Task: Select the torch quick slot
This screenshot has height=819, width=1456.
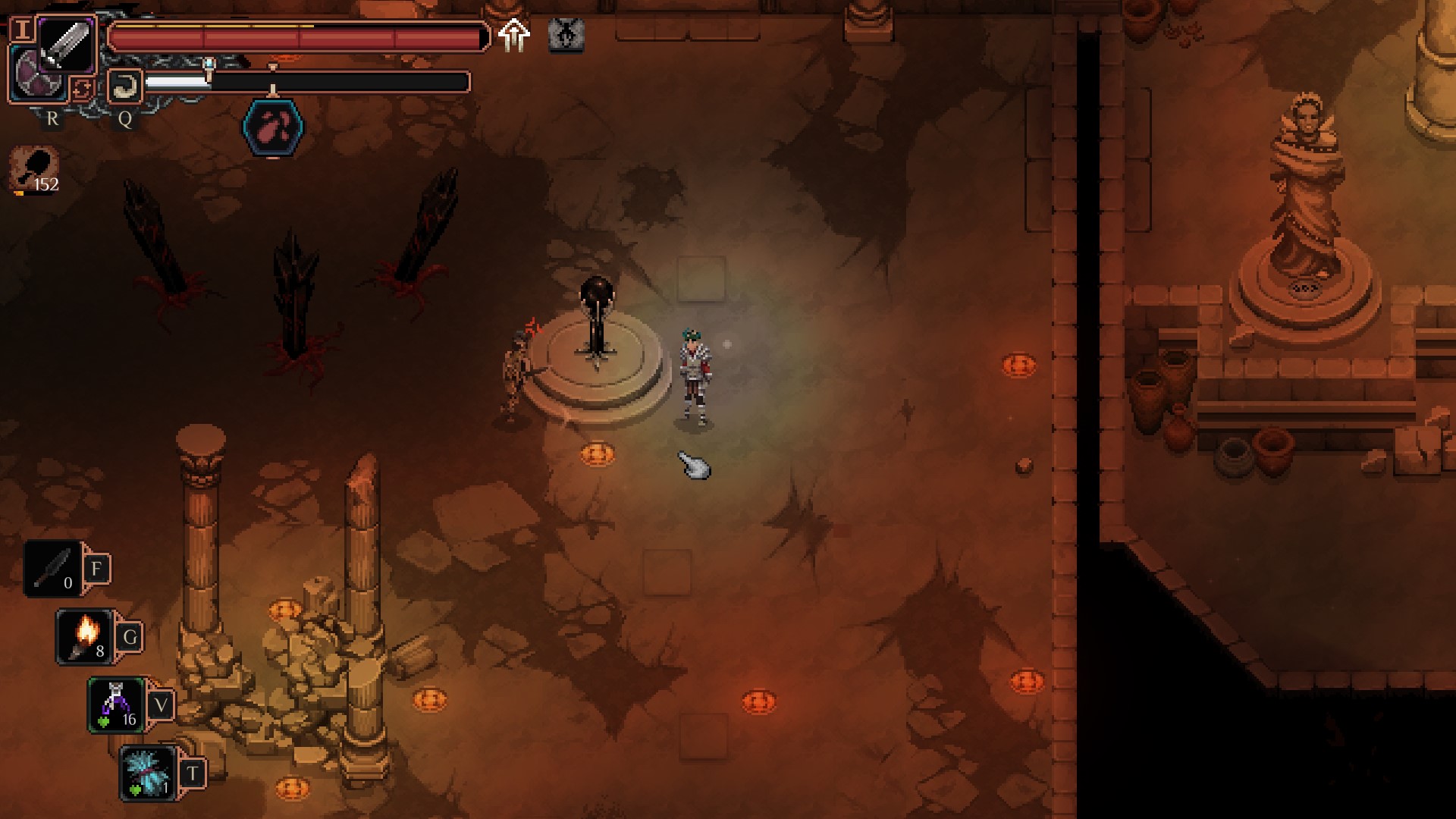Action: click(x=86, y=637)
